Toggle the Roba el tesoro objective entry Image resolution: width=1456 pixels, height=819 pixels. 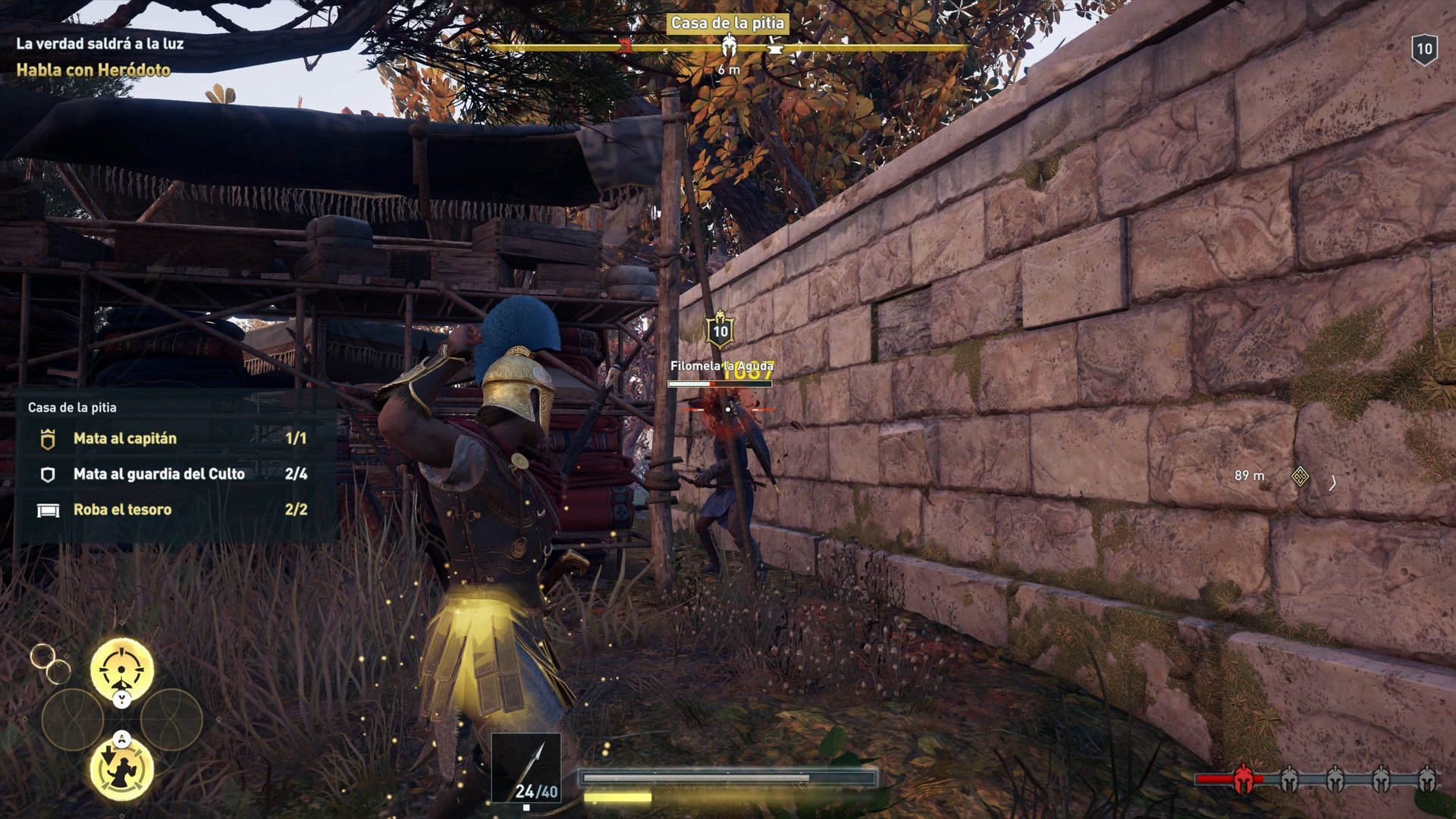coord(122,510)
